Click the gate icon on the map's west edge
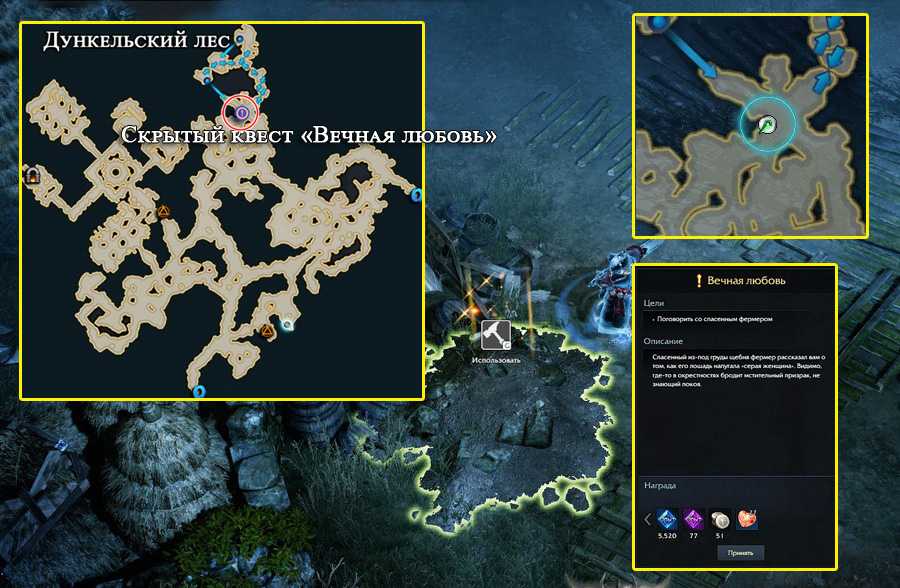The height and width of the screenshot is (588, 900). [33, 176]
